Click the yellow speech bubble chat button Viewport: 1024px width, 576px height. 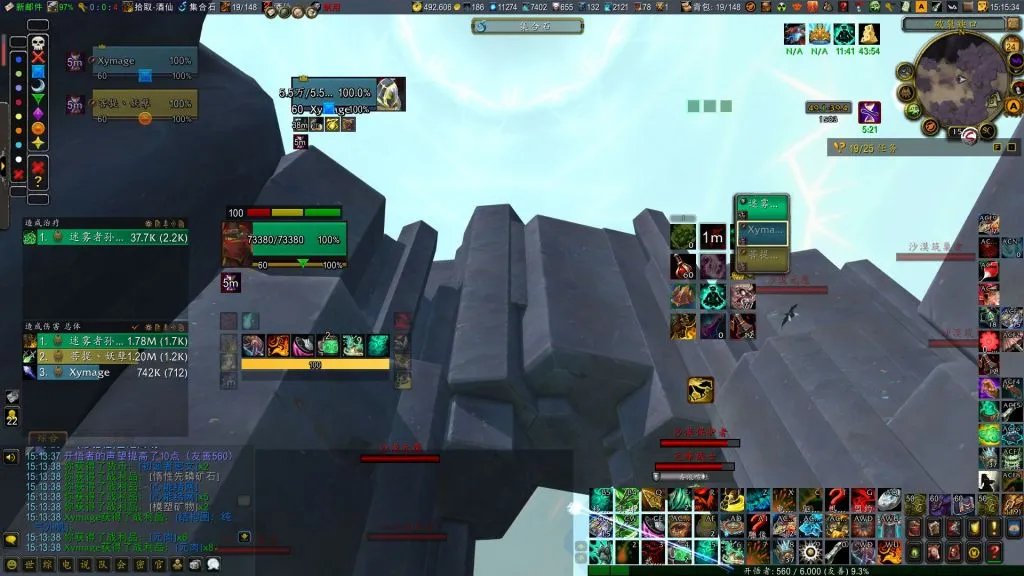point(11,540)
